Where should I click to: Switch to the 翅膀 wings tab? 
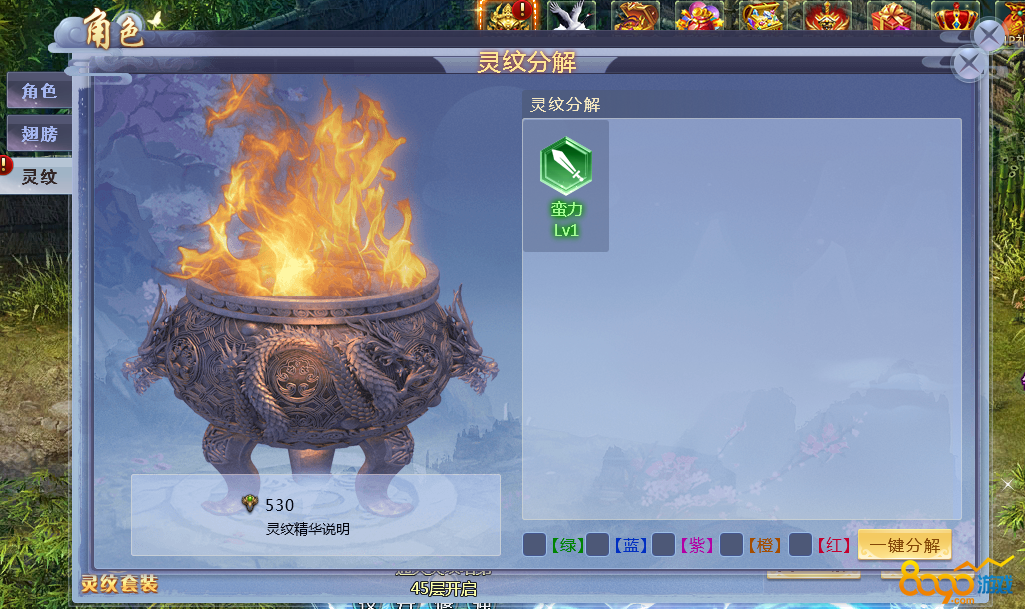(39, 135)
